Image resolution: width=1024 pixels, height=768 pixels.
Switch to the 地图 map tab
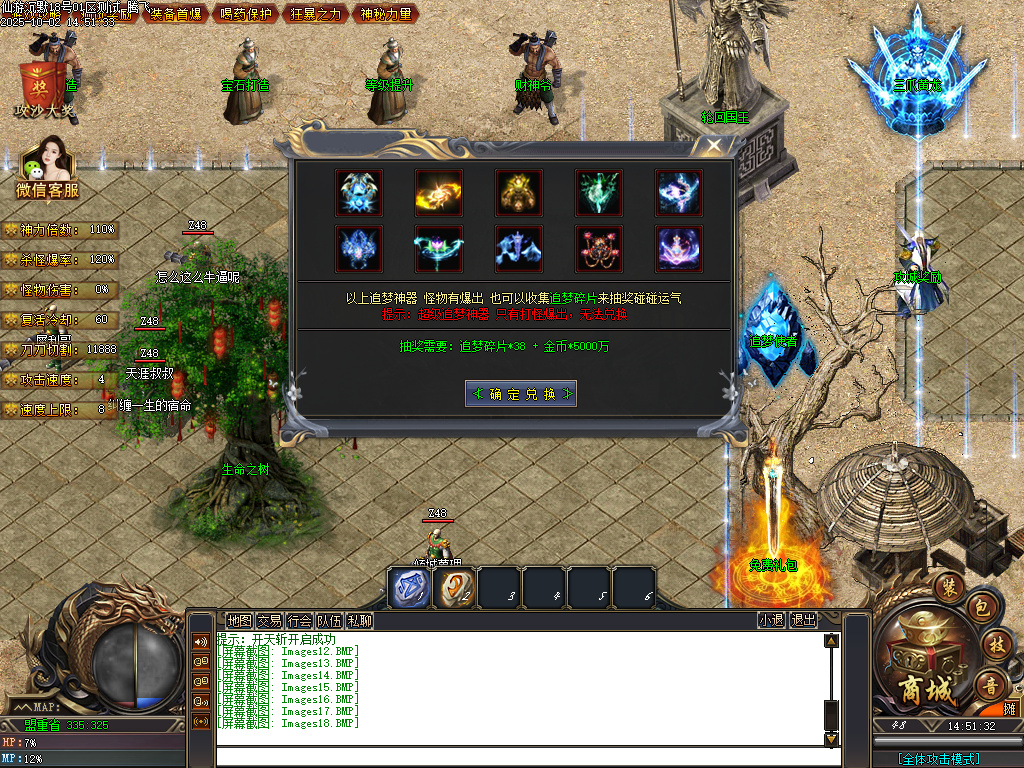(x=239, y=620)
